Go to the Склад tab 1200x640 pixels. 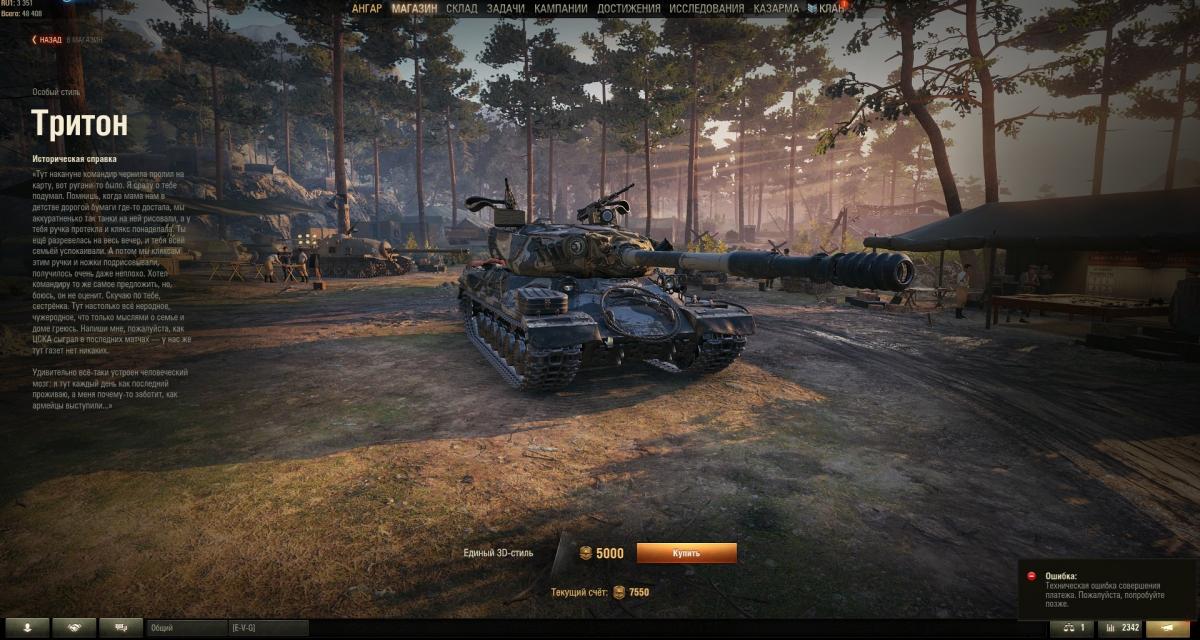click(x=462, y=8)
